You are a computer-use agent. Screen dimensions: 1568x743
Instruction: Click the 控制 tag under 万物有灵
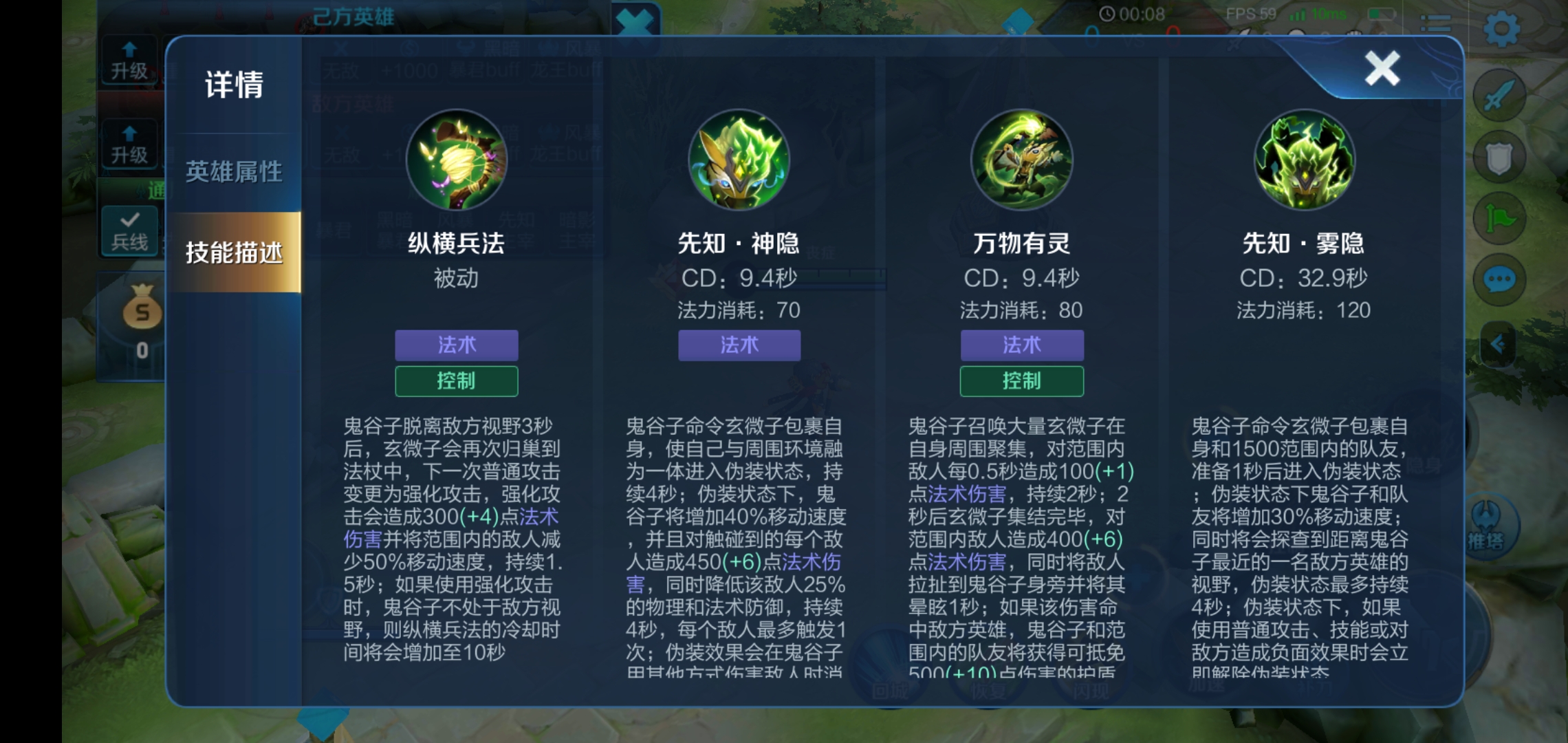[x=1023, y=380]
